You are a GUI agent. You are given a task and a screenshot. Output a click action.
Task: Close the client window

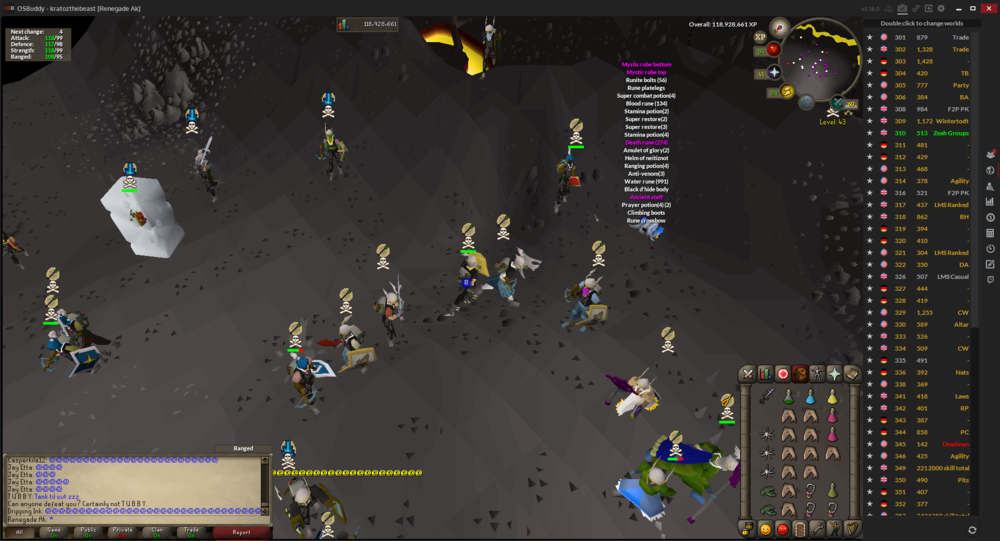[988, 8]
